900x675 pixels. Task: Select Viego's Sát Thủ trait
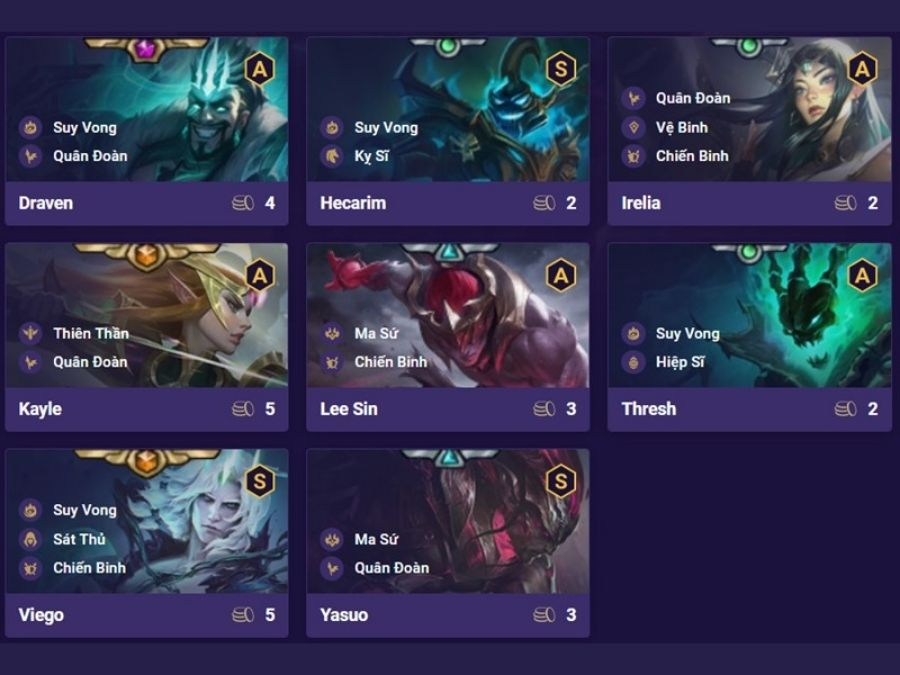coord(78,539)
